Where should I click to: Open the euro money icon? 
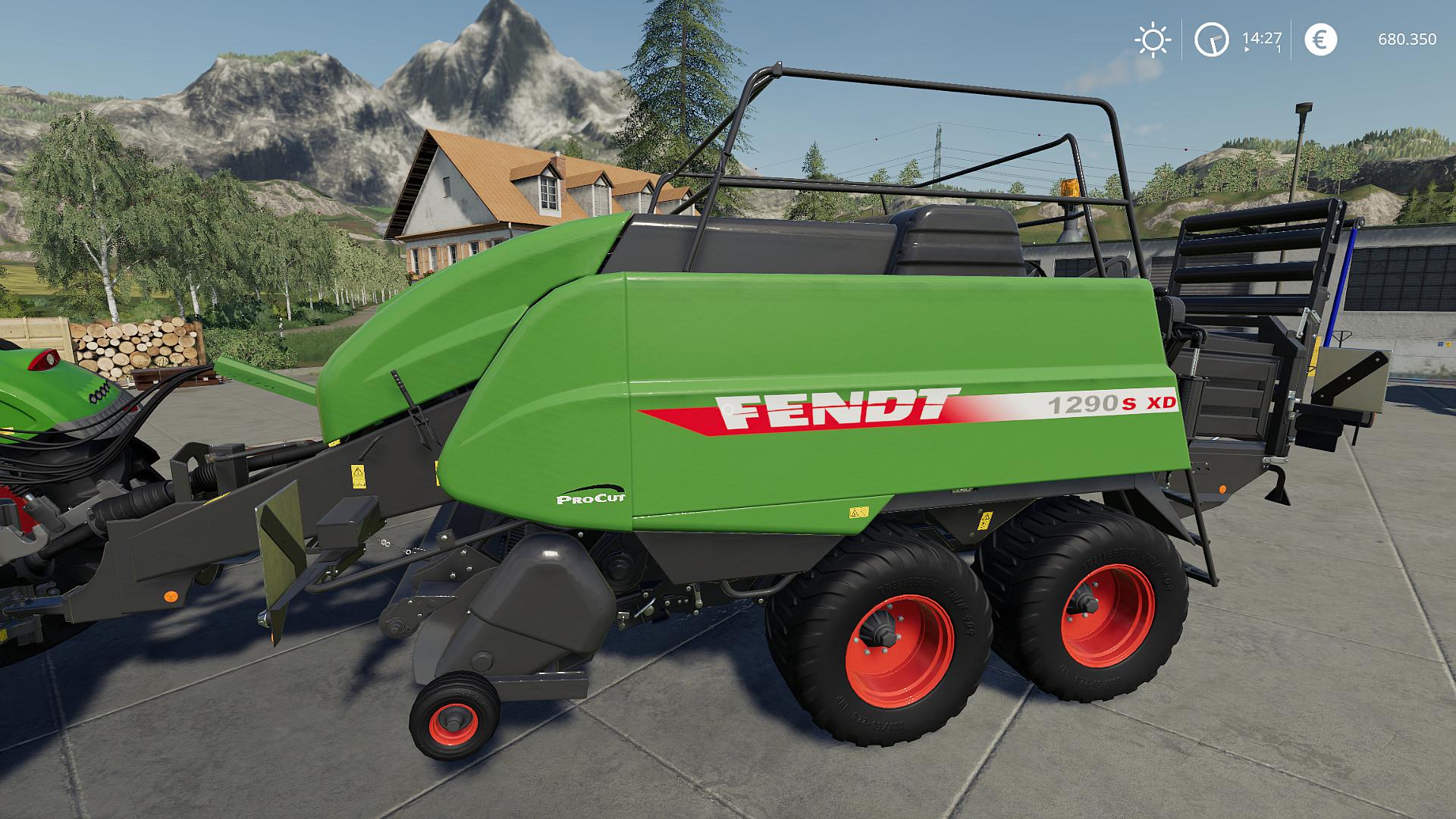[x=1320, y=39]
